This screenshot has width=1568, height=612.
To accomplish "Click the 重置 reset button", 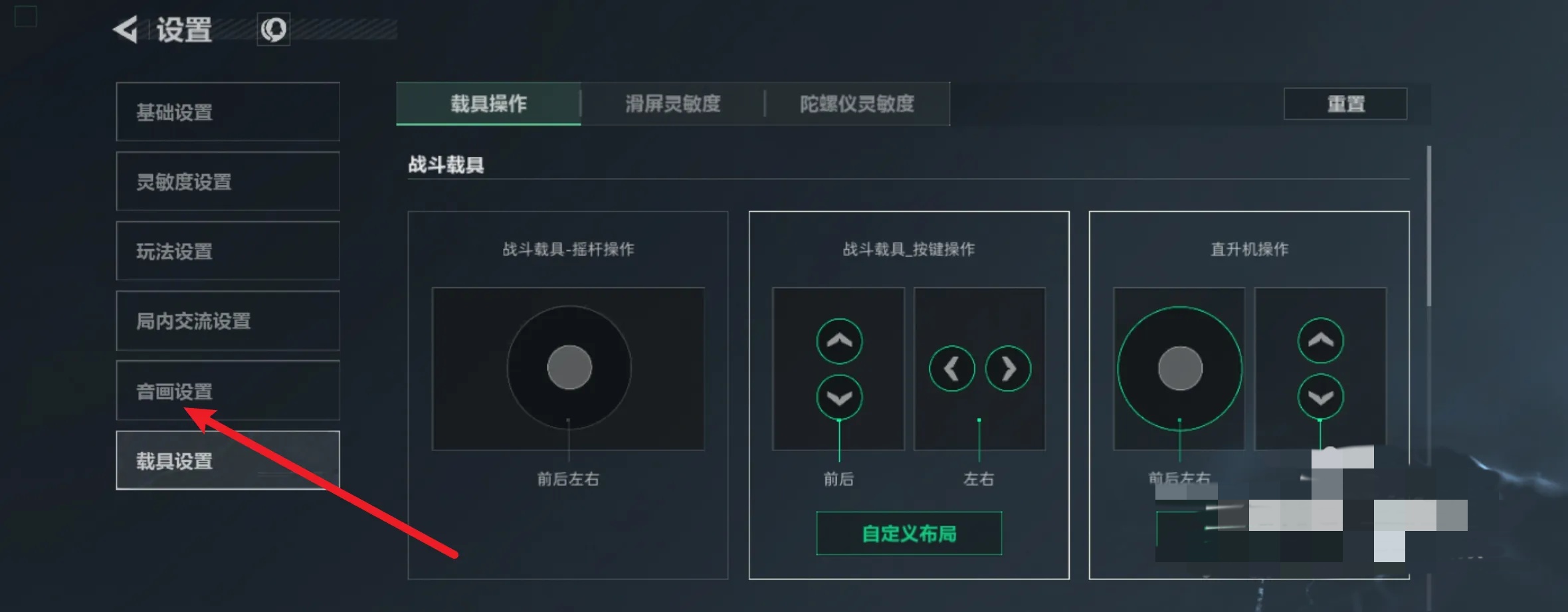I will 1347,104.
